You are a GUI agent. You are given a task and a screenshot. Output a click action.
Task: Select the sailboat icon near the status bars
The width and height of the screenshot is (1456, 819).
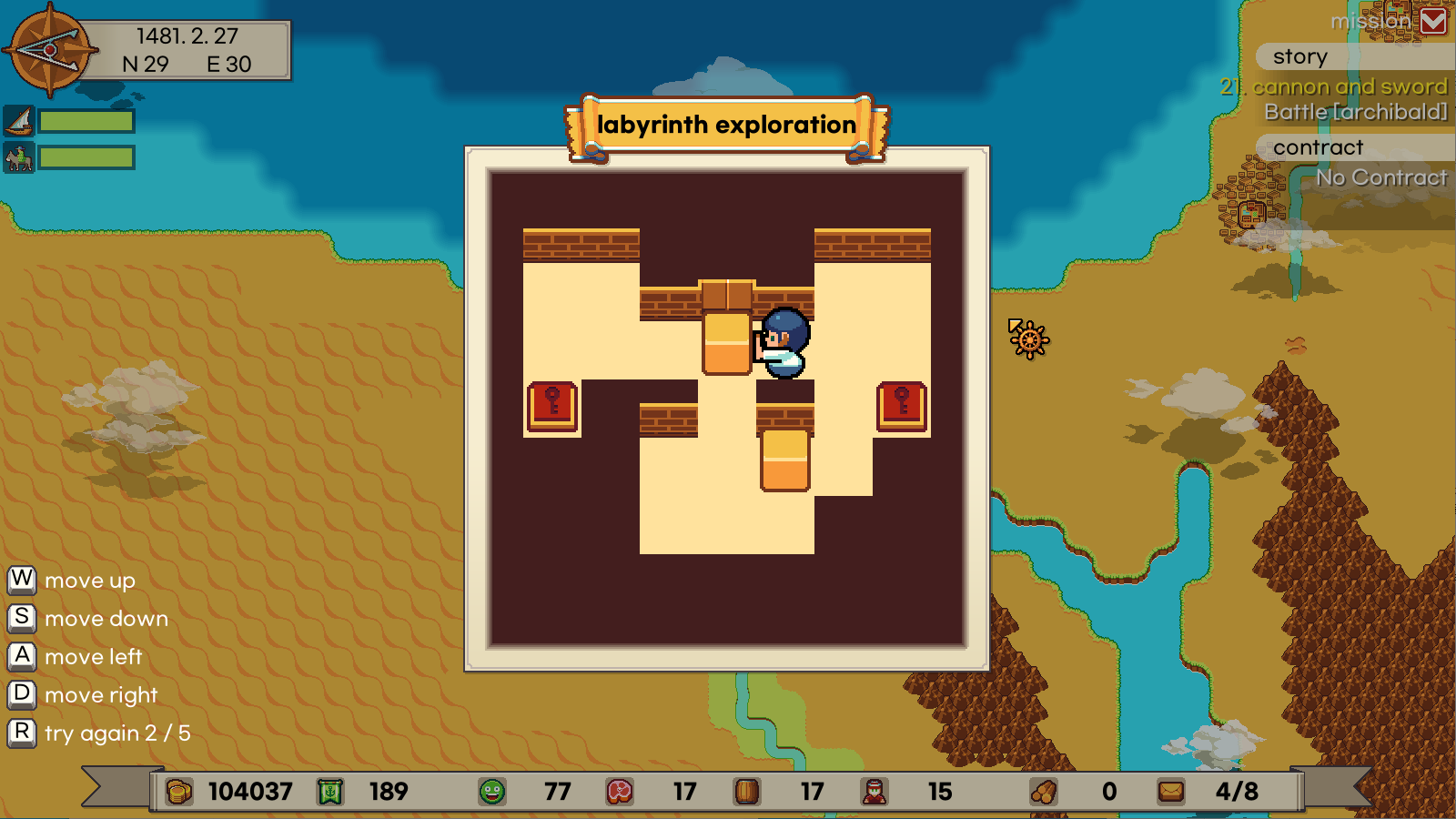point(20,119)
